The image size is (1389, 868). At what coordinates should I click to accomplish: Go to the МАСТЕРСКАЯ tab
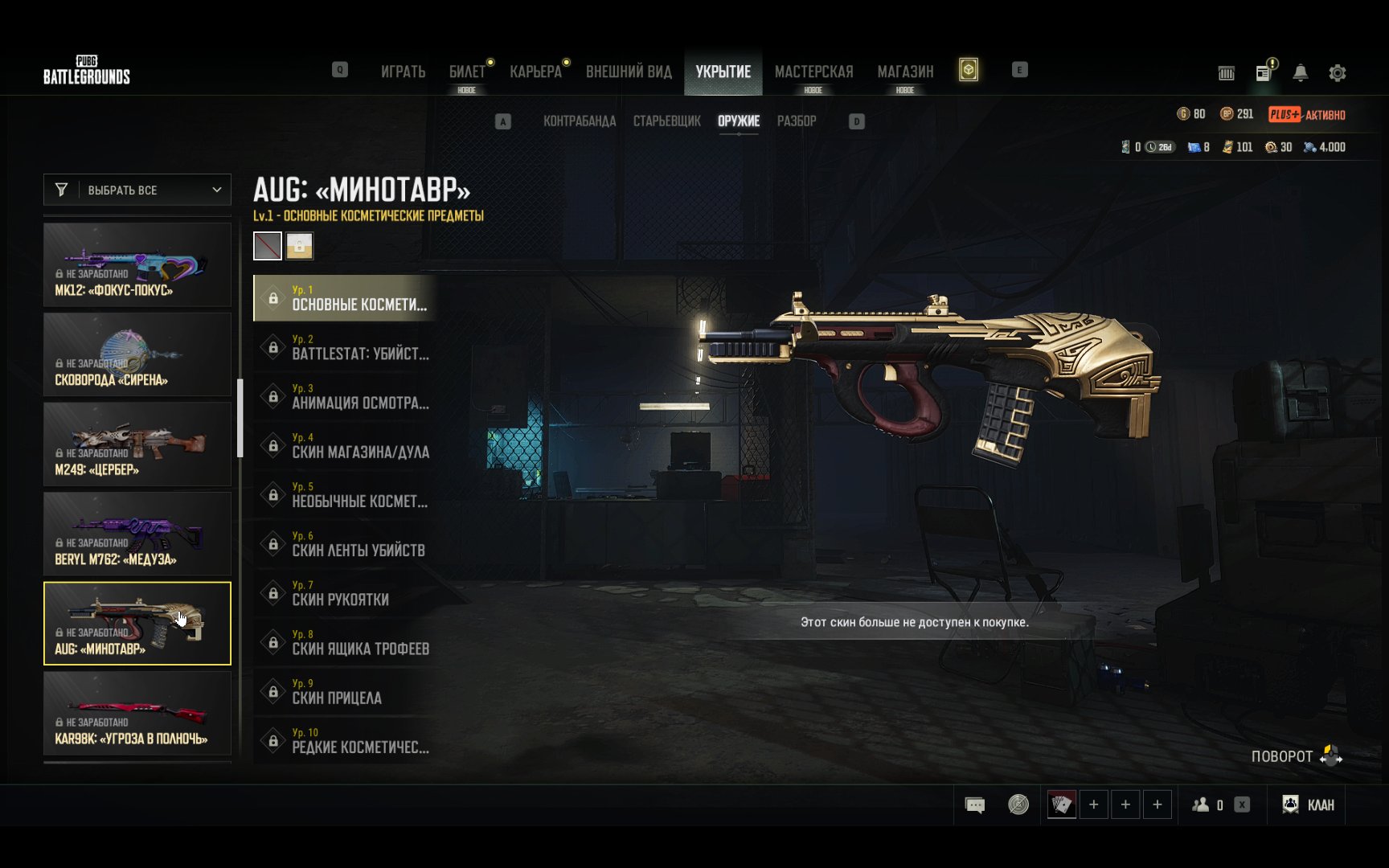coord(813,72)
